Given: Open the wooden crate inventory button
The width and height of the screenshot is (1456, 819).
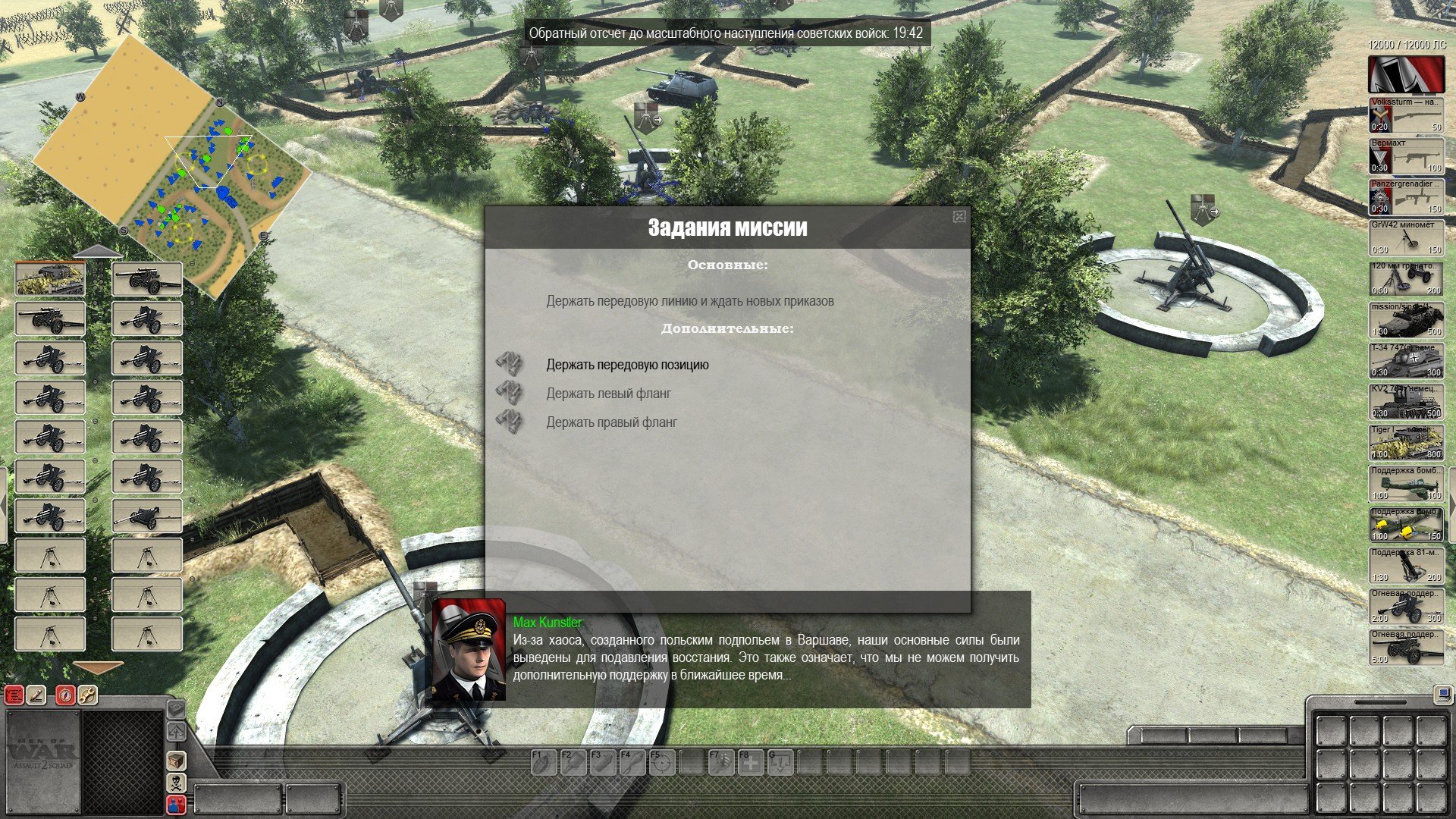Looking at the screenshot, I should coord(176,760).
